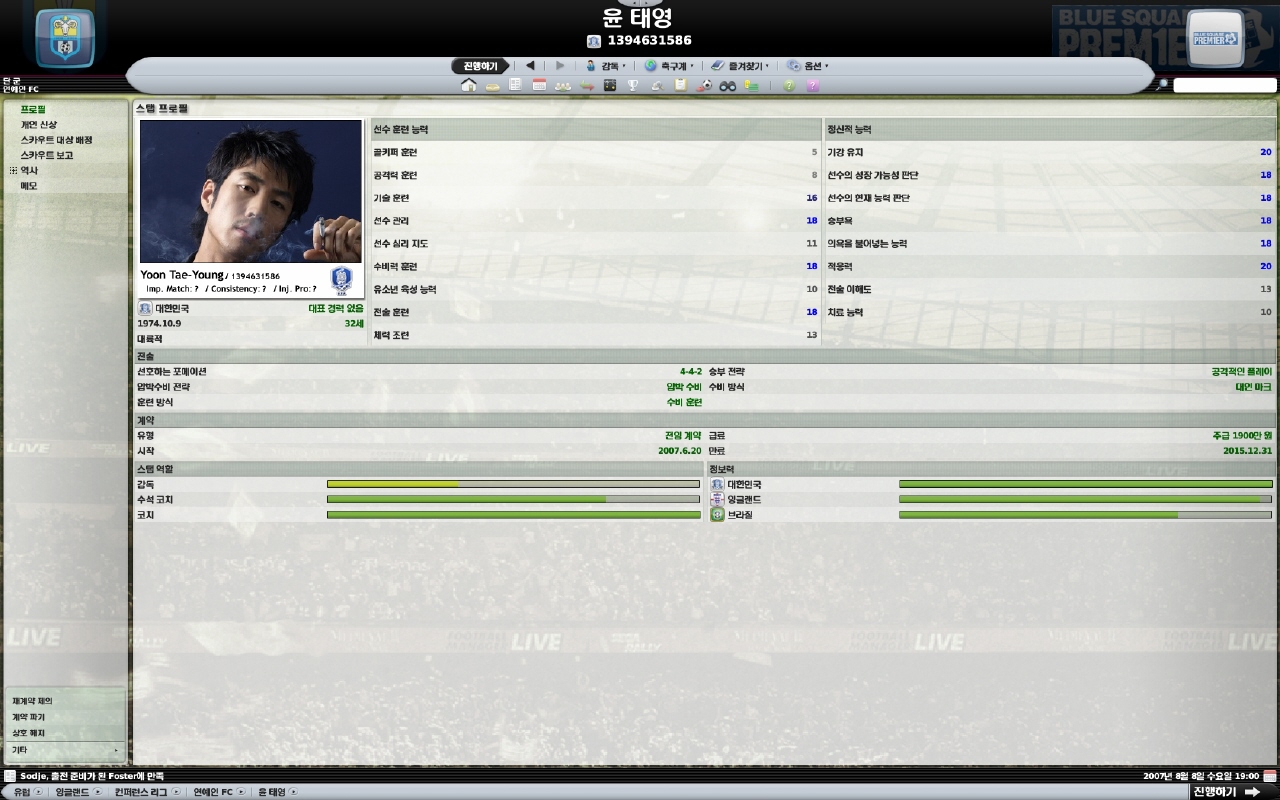Choose 재계약 제의 to offer new contract
The height and width of the screenshot is (800, 1280).
coord(33,701)
